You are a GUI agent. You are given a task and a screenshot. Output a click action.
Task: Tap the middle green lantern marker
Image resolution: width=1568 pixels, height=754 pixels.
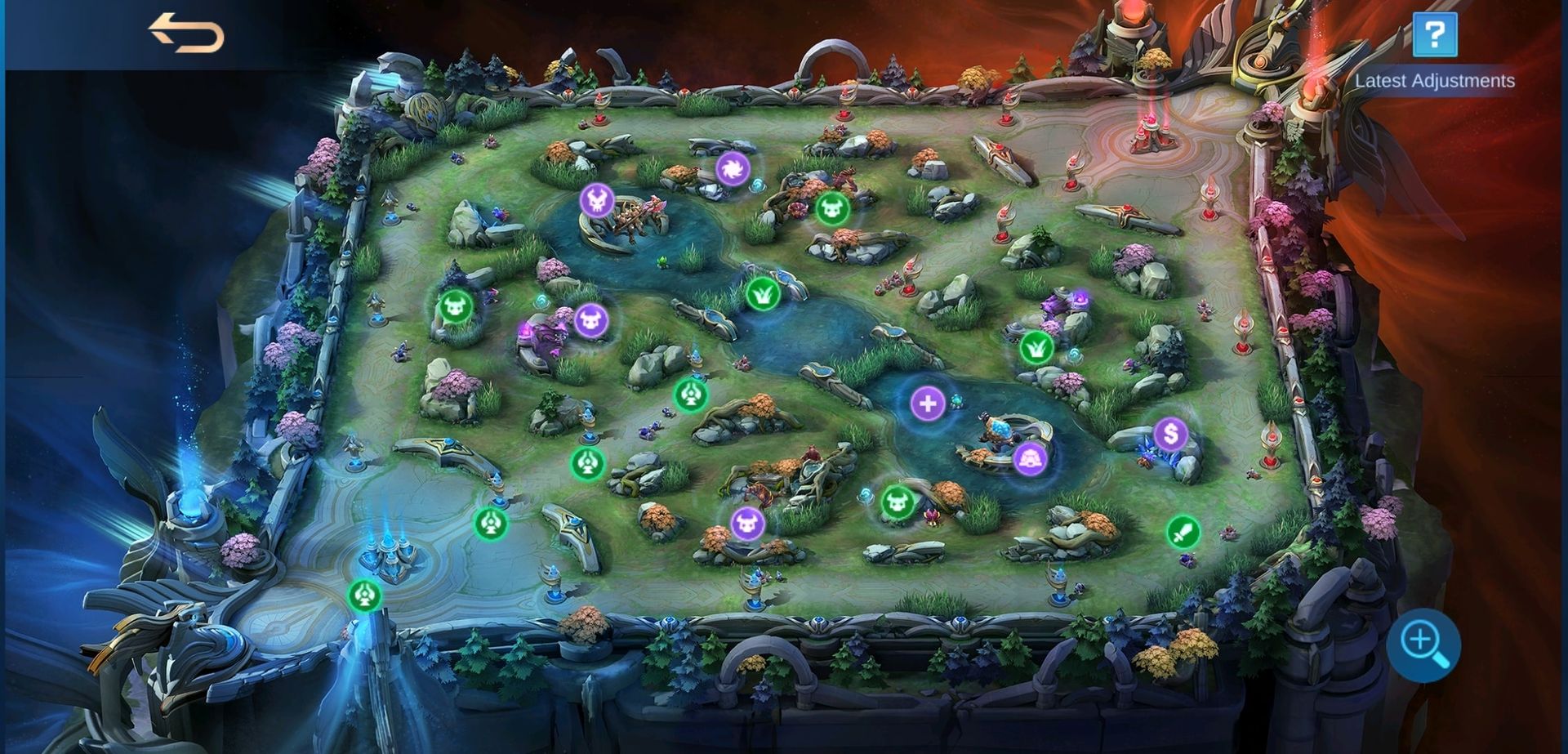pos(586,463)
